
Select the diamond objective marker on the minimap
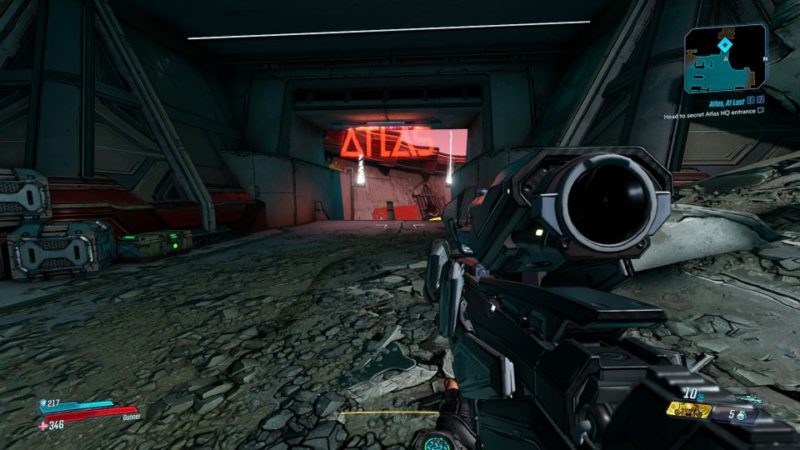725,46
